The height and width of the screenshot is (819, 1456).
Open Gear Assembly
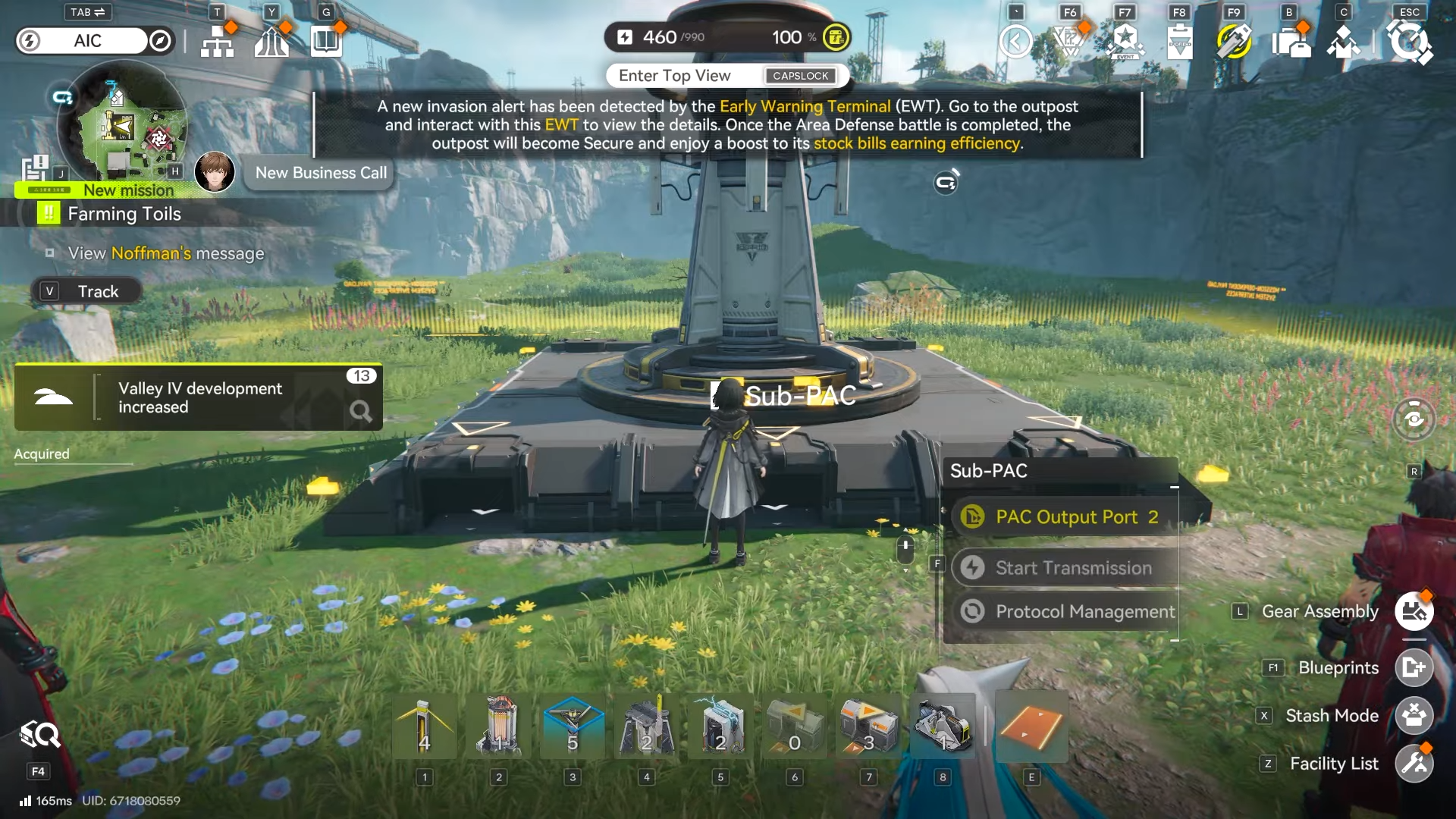tap(1414, 611)
